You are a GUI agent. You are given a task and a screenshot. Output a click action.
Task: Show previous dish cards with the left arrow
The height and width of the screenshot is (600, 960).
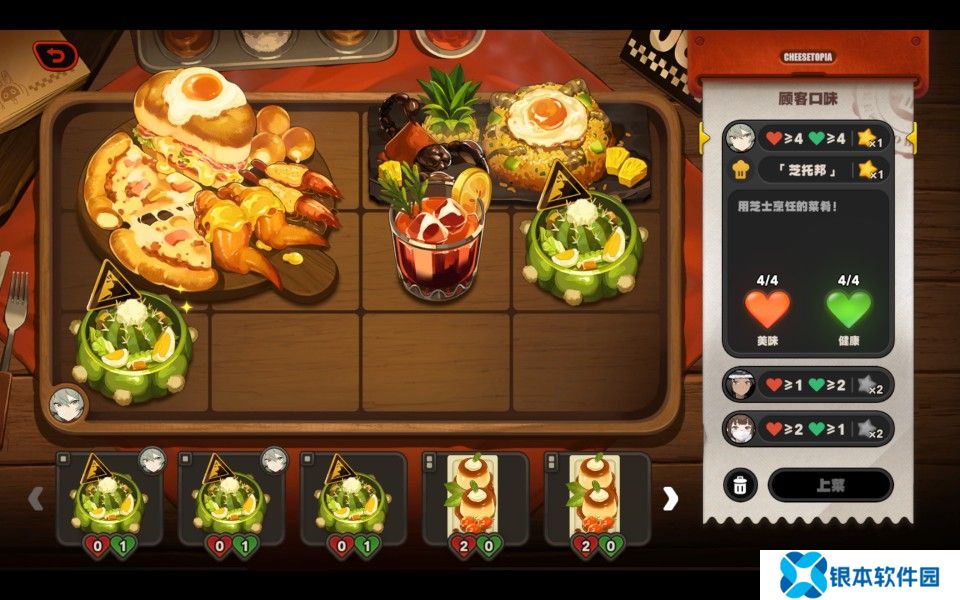point(35,498)
